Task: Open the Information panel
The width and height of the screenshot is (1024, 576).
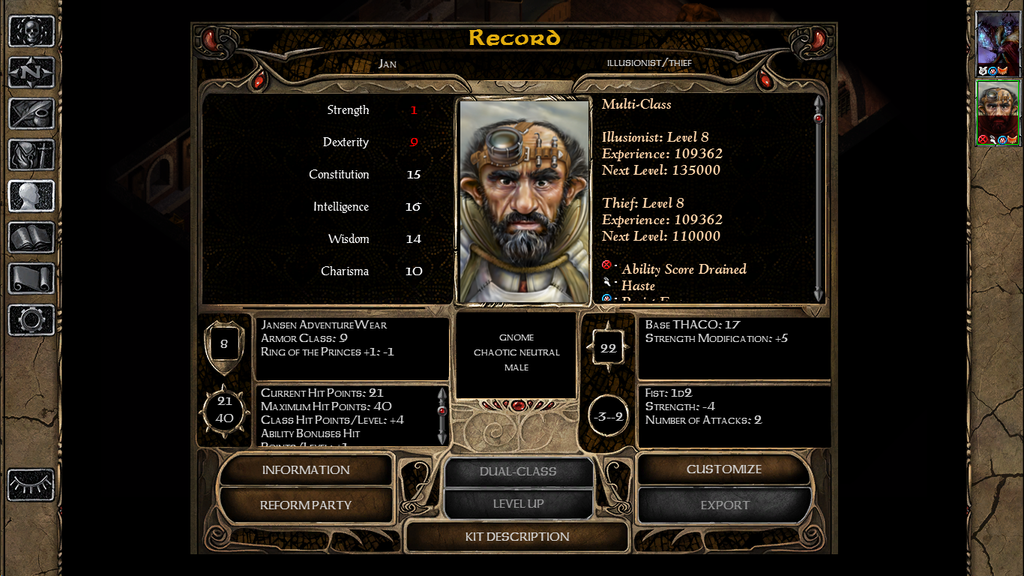Action: 305,470
